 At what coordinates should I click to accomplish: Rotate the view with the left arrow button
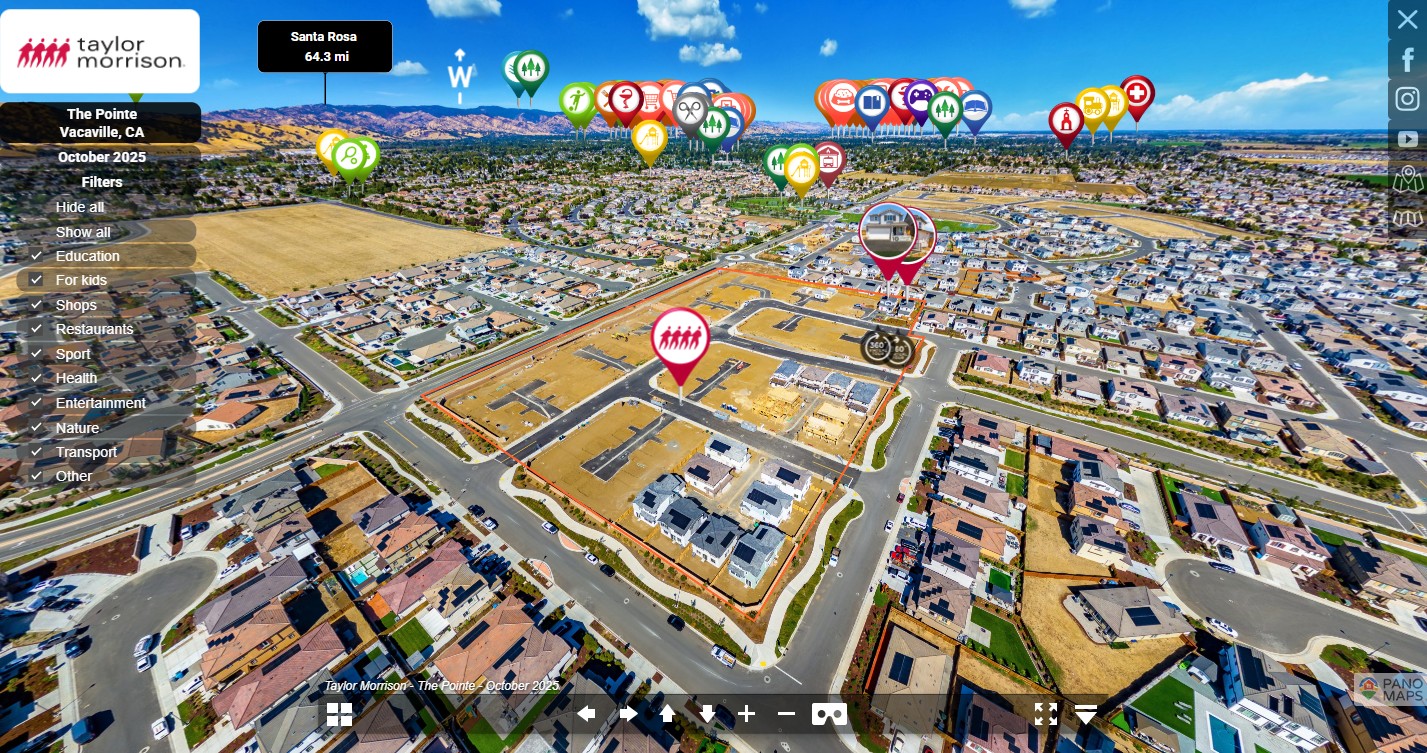tap(587, 714)
